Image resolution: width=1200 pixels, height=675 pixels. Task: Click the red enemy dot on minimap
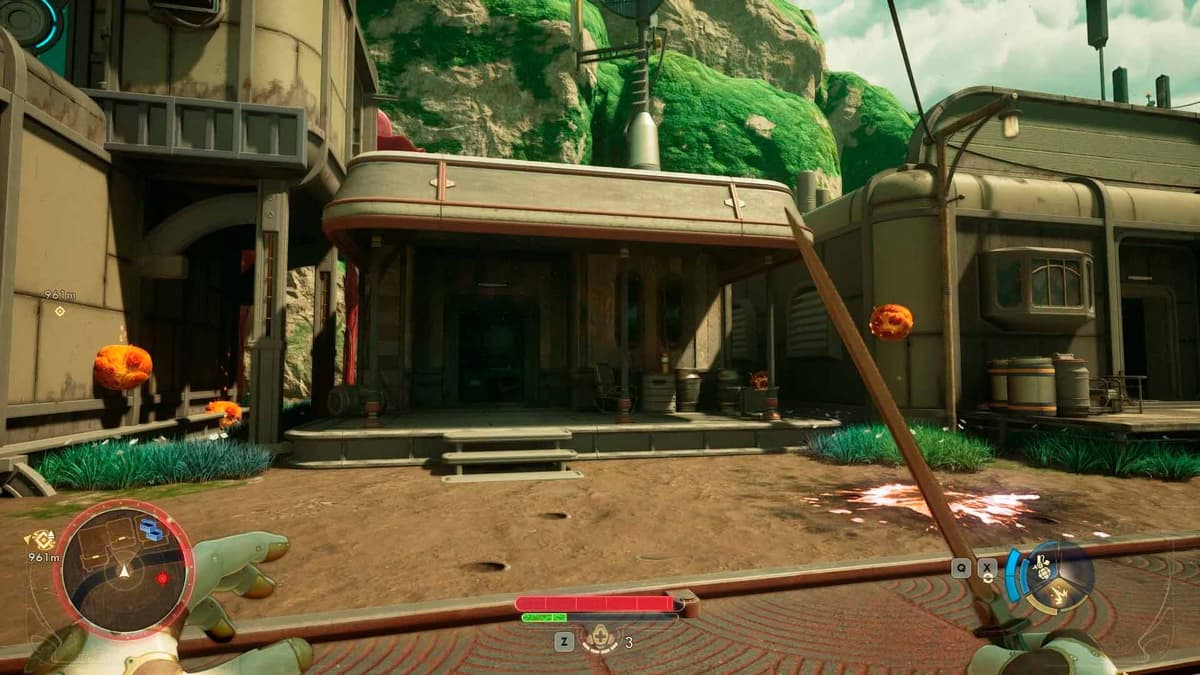[162, 578]
